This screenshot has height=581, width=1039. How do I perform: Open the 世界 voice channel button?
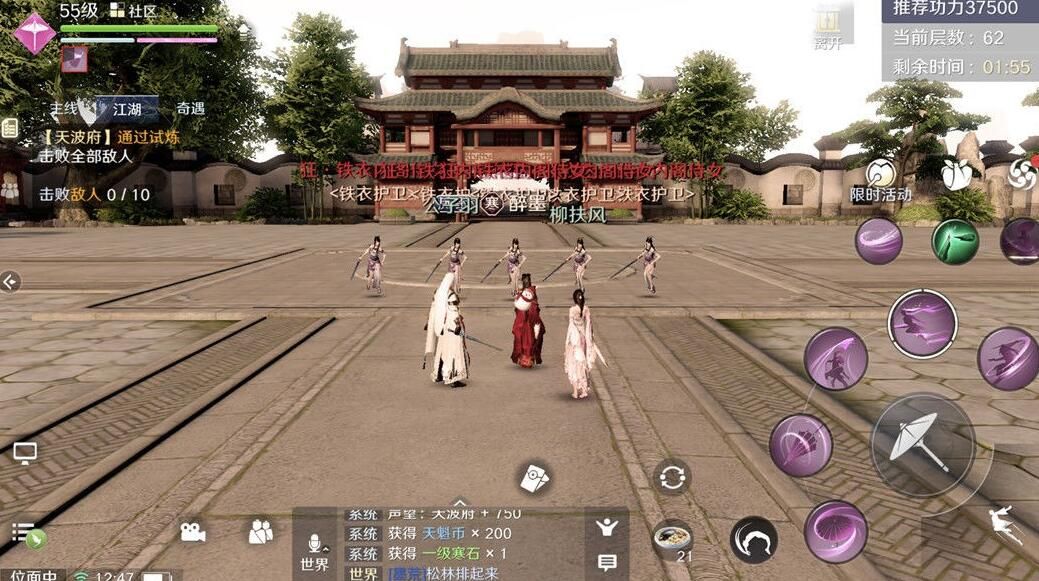314,551
